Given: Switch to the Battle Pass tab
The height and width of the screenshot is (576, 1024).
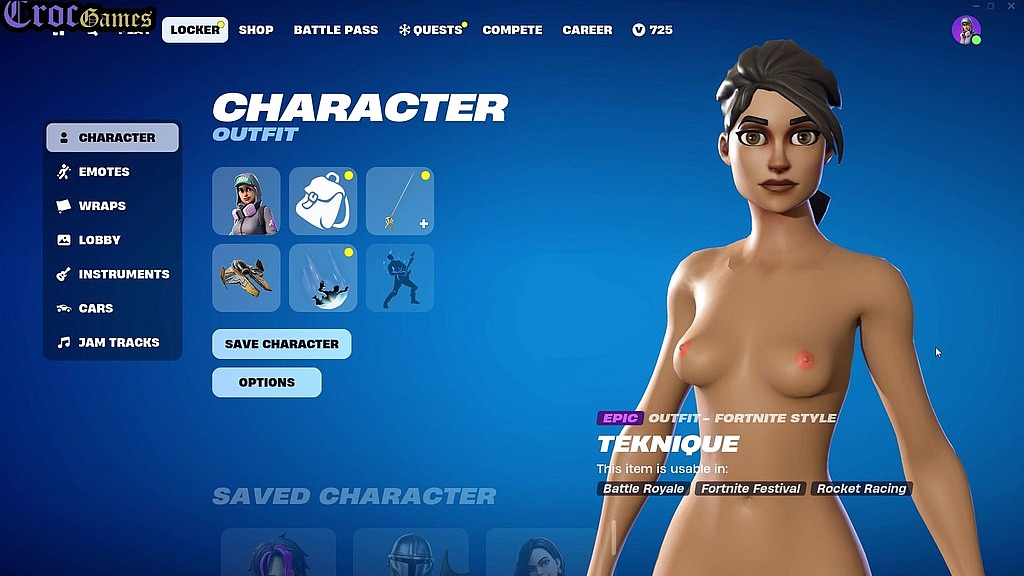Looking at the screenshot, I should click(336, 30).
